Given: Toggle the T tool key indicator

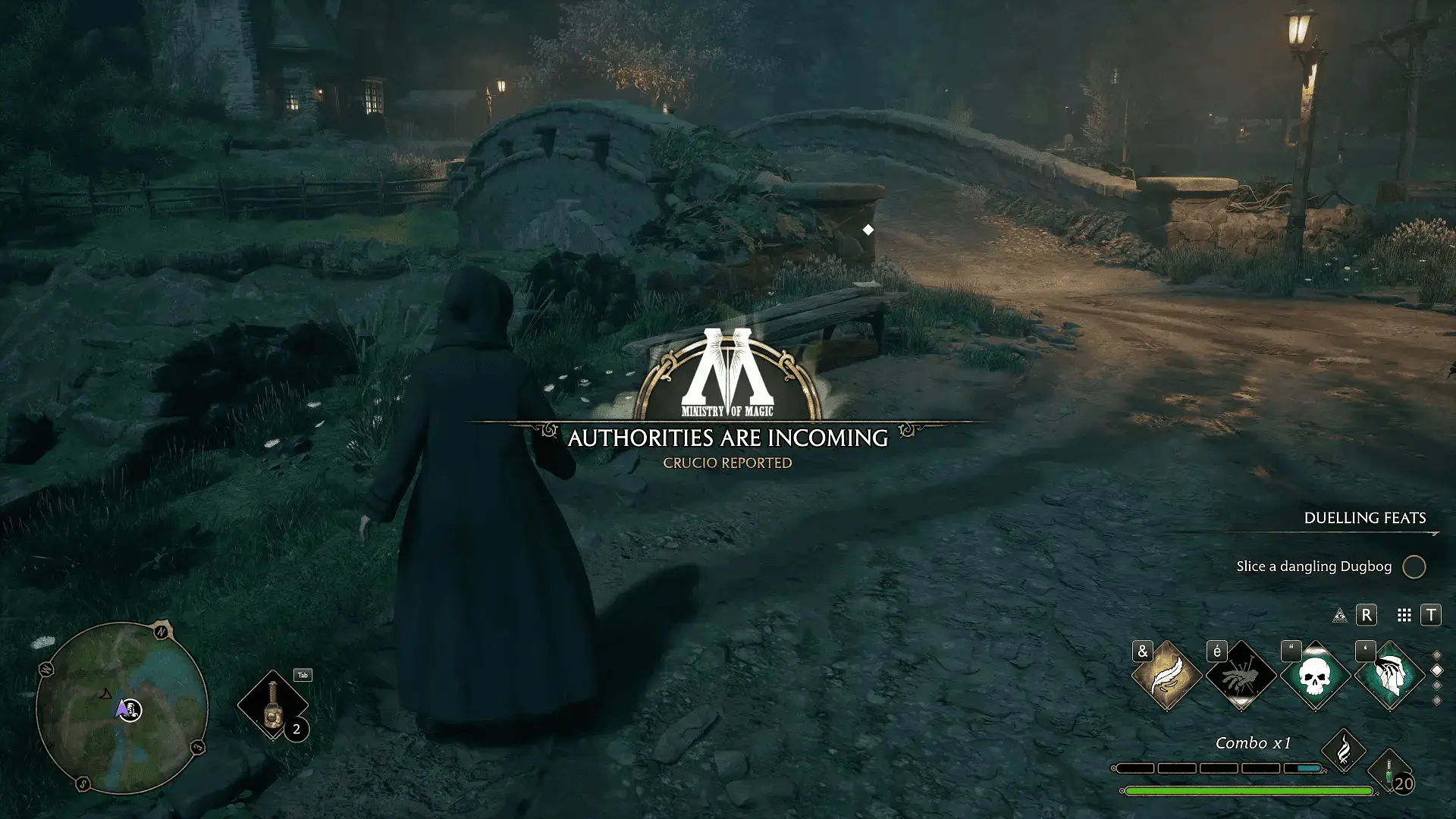Looking at the screenshot, I should click(x=1431, y=615).
